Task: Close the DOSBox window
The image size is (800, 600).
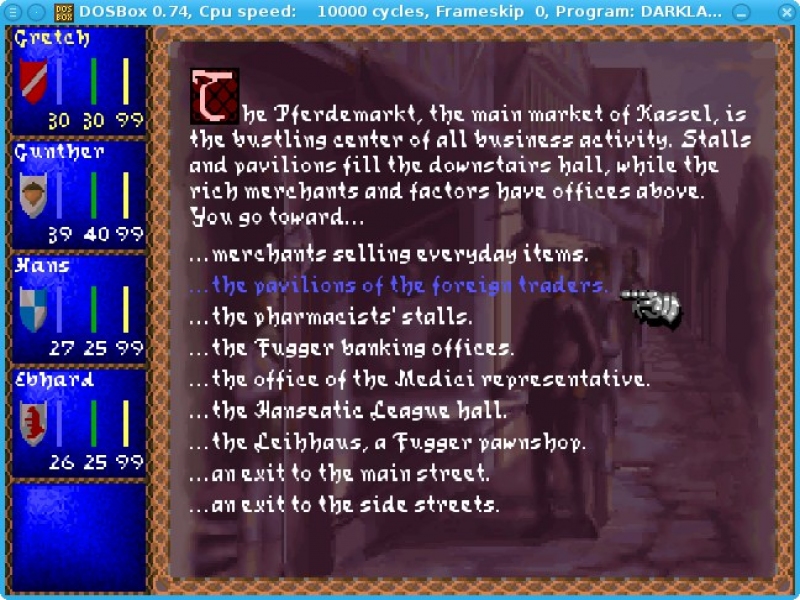Action: pyautogui.click(x=785, y=11)
